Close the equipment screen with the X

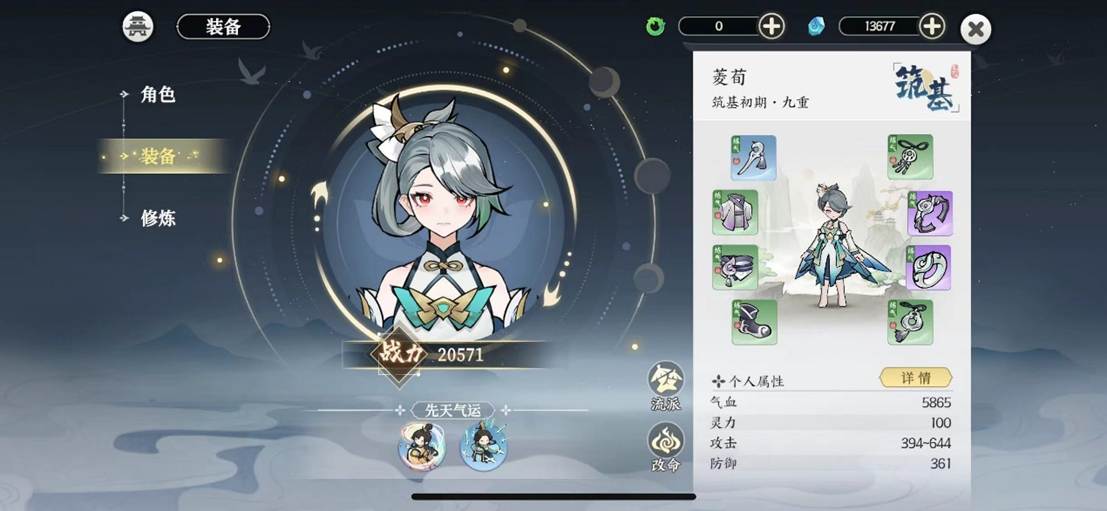[975, 30]
